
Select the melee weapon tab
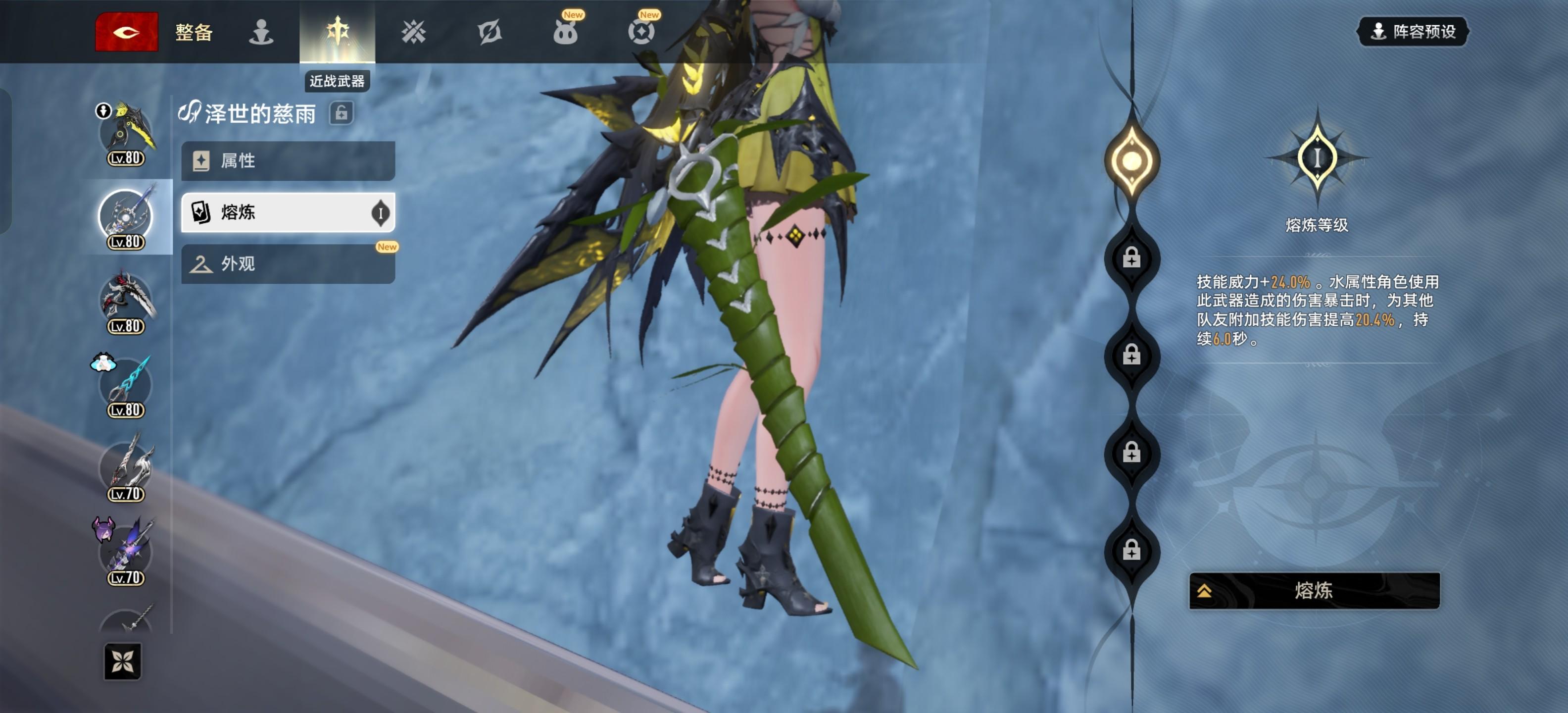pos(337,32)
